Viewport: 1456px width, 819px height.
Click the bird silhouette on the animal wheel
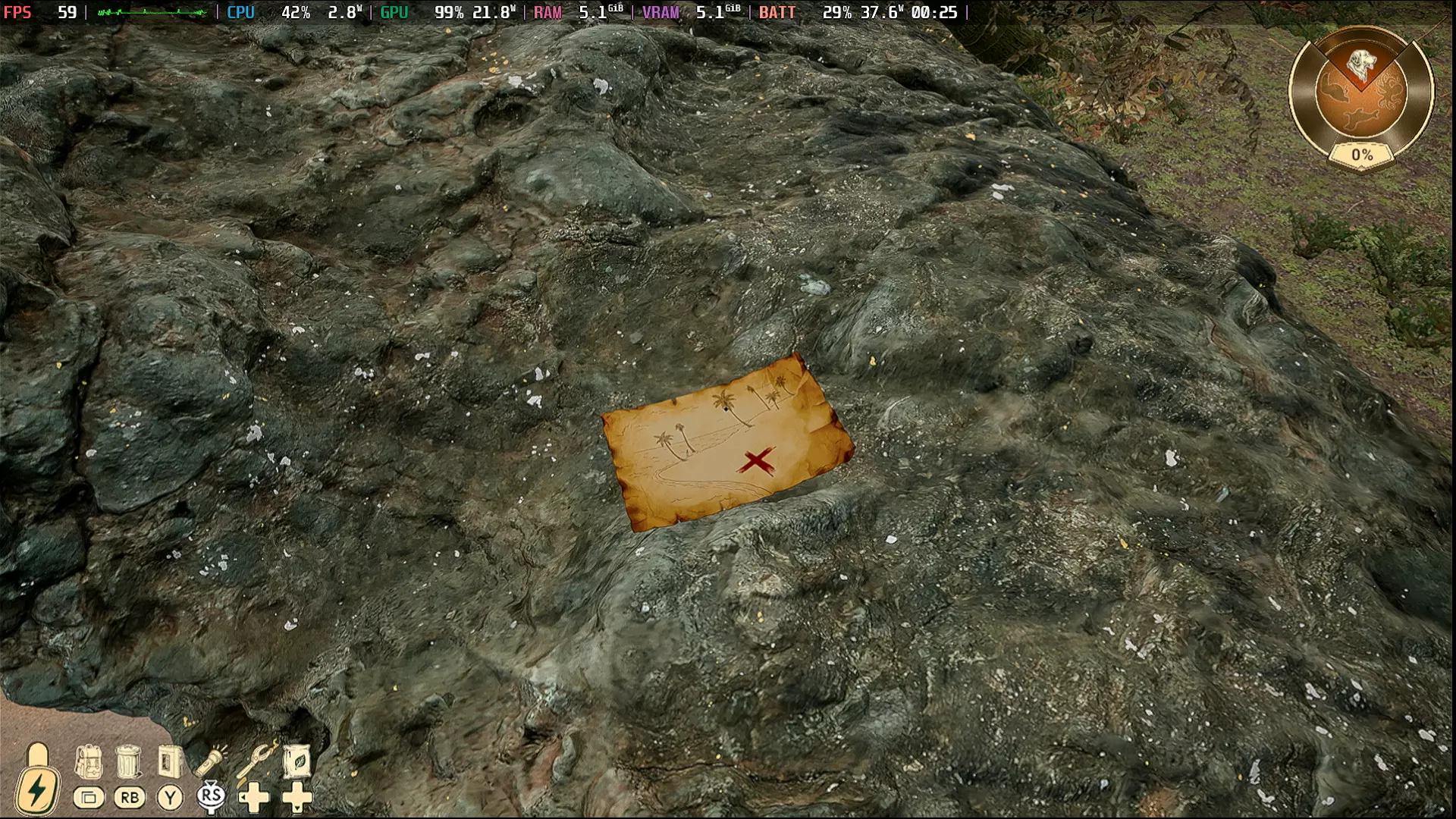1361,119
